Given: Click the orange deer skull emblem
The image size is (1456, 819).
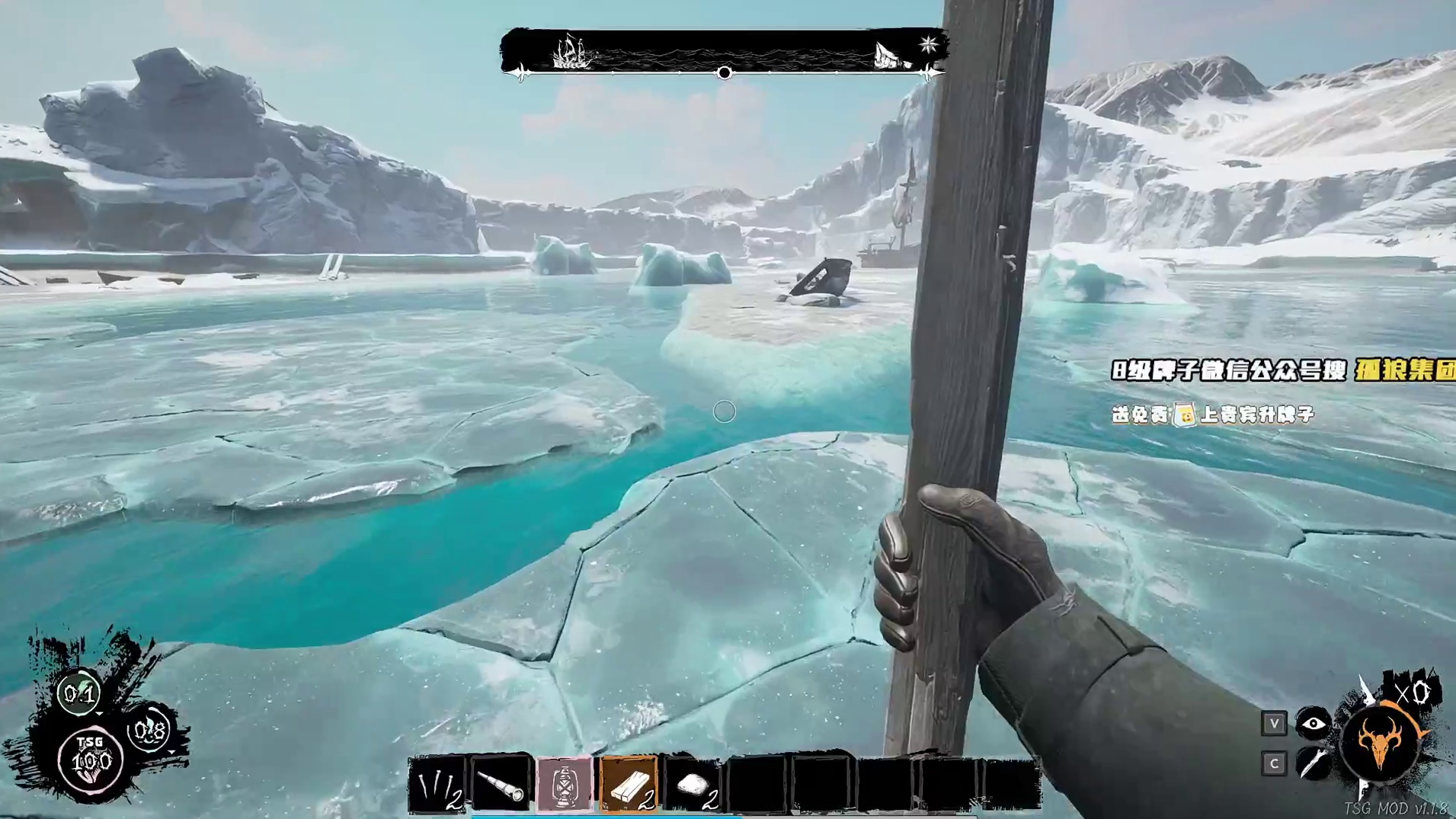Looking at the screenshot, I should coord(1383,743).
